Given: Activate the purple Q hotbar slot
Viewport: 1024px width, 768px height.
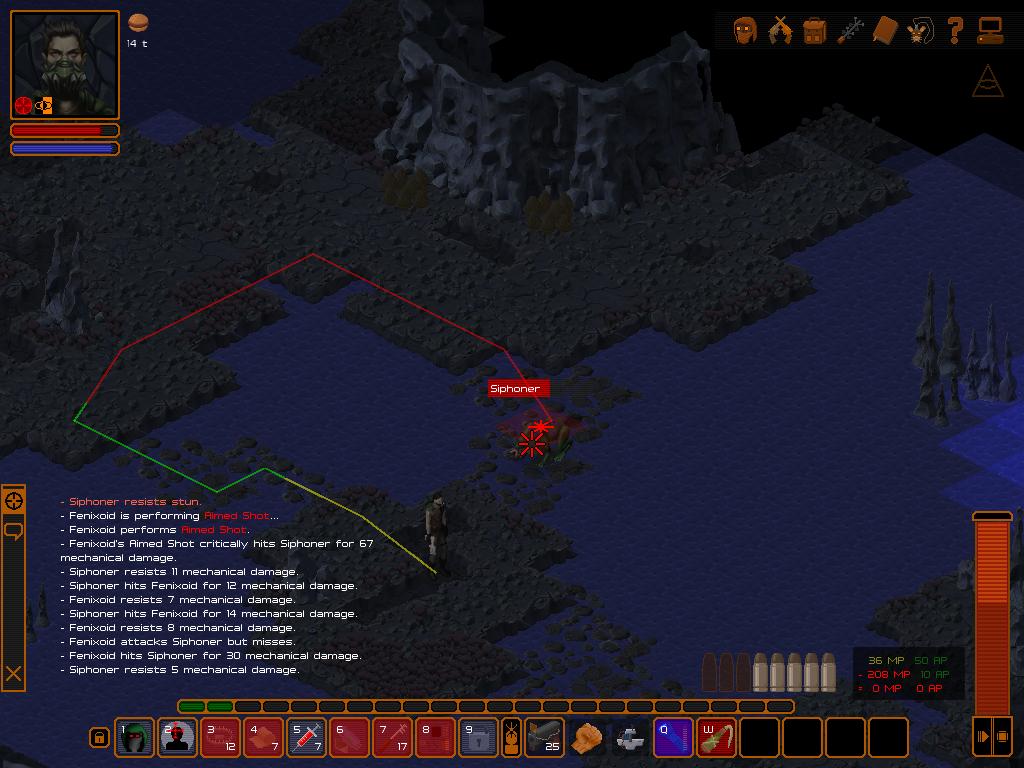Looking at the screenshot, I should click(x=674, y=738).
